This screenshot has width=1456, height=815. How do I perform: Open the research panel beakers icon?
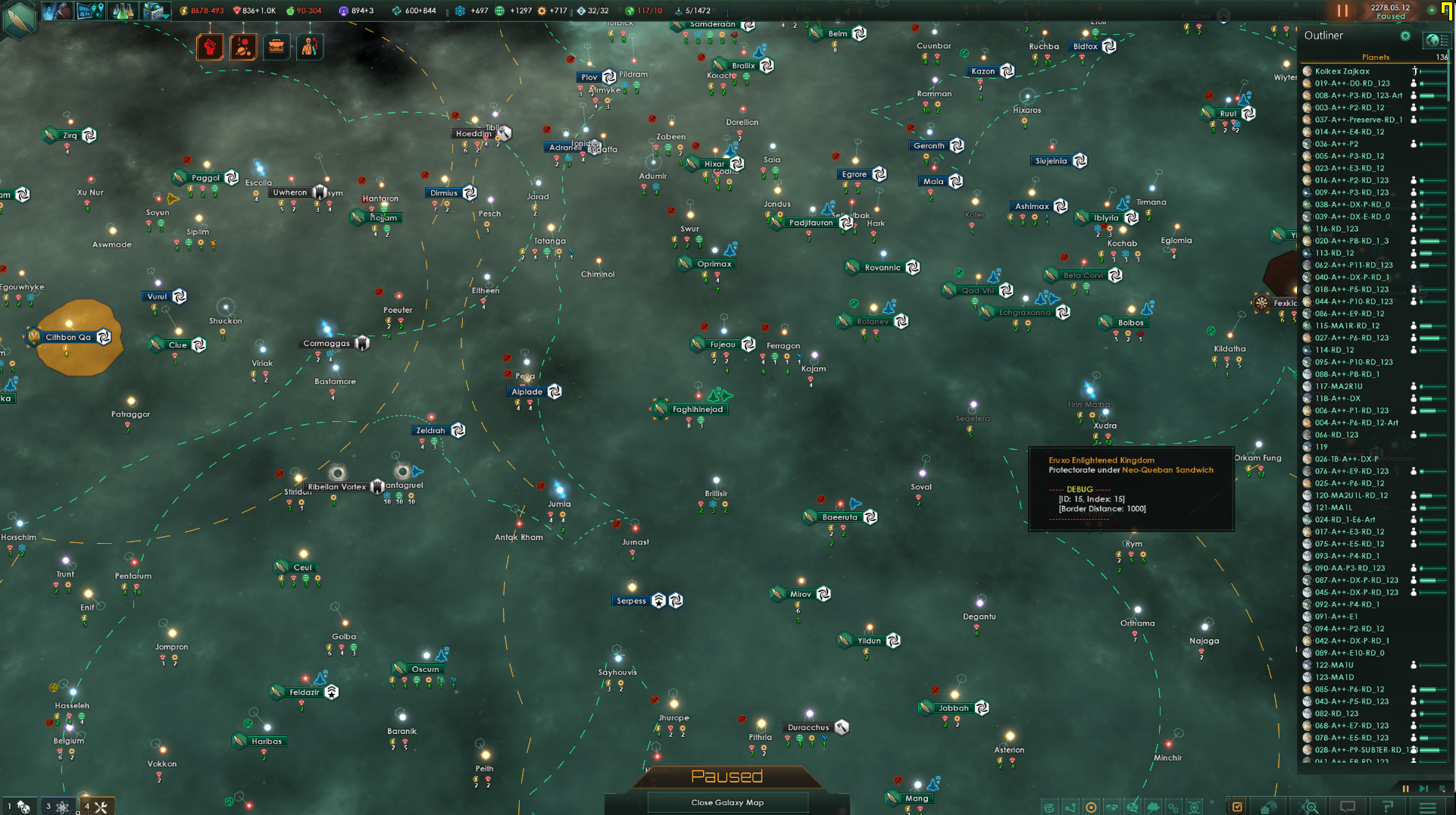123,11
